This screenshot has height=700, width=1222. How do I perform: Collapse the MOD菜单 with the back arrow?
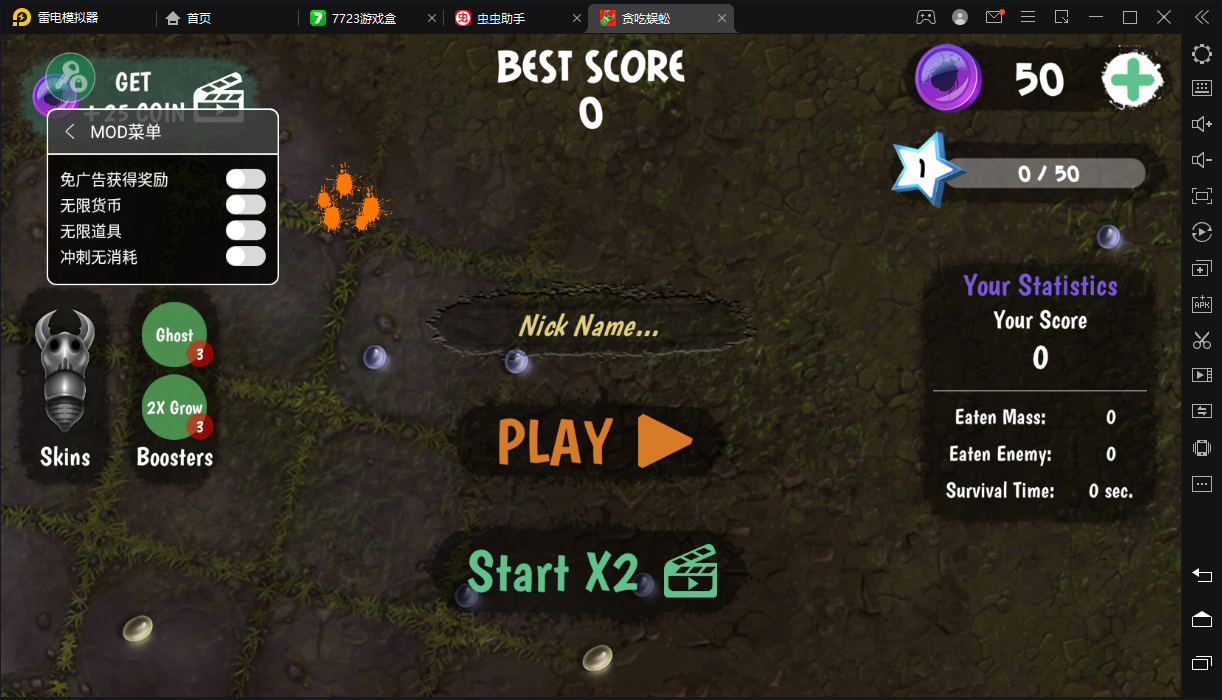70,132
